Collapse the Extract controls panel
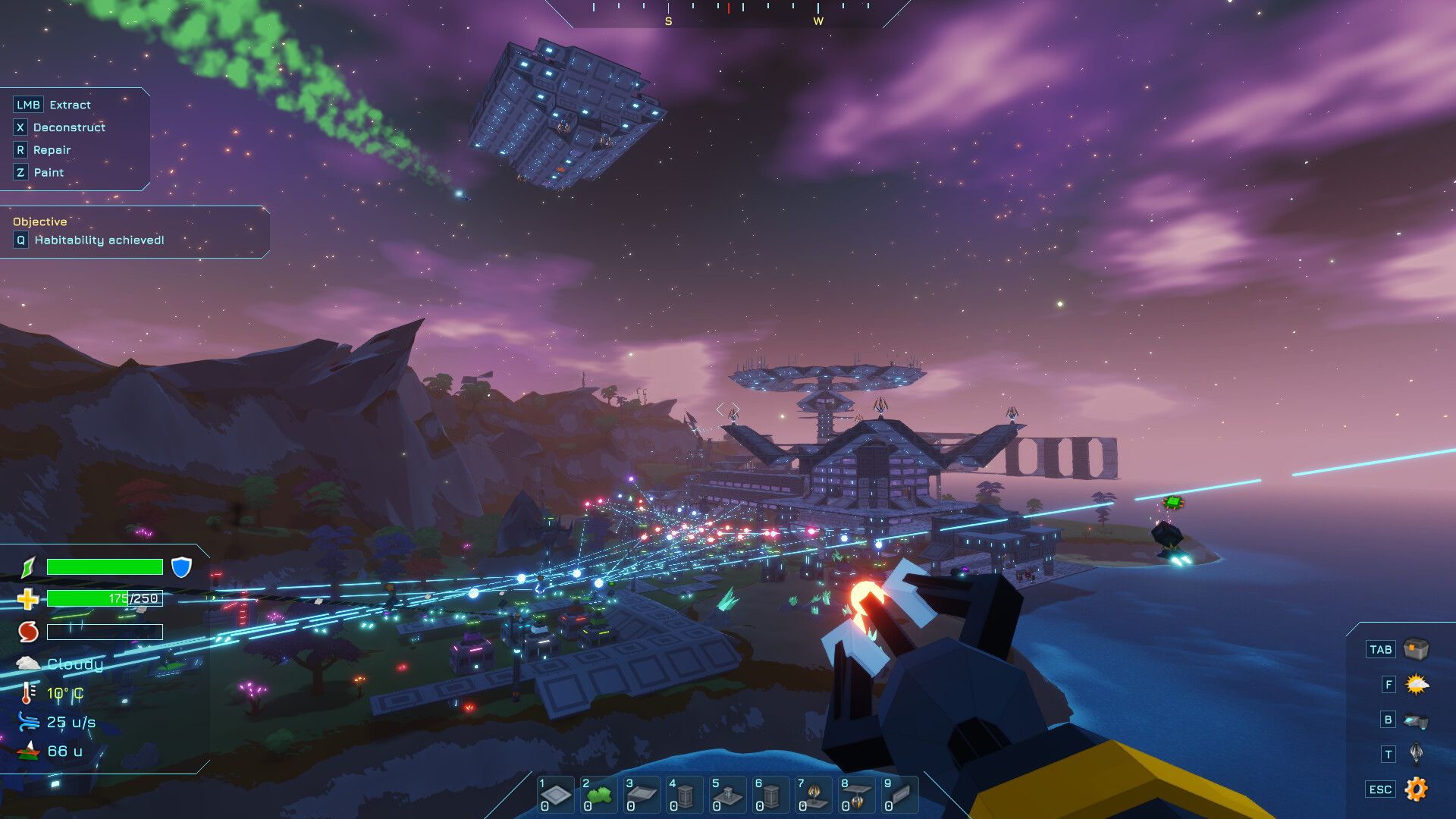This screenshot has height=819, width=1456. click(x=27, y=104)
